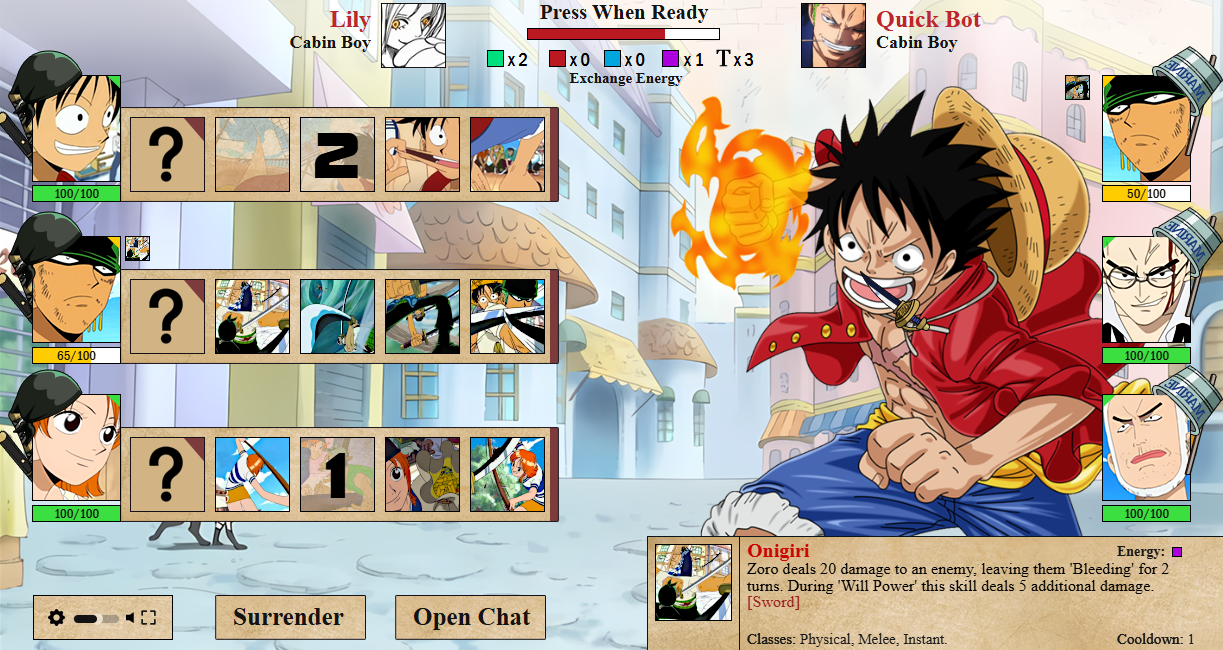Image resolution: width=1223 pixels, height=650 pixels.
Task: Use Luffy's skill showing him picking his nose
Action: pyautogui.click(x=422, y=154)
